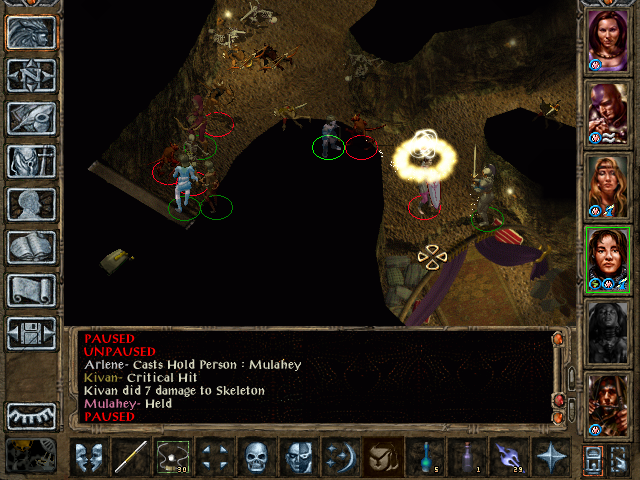Equip the quarterstaff weapon slot
This screenshot has width=640, height=480.
pyautogui.click(x=130, y=457)
